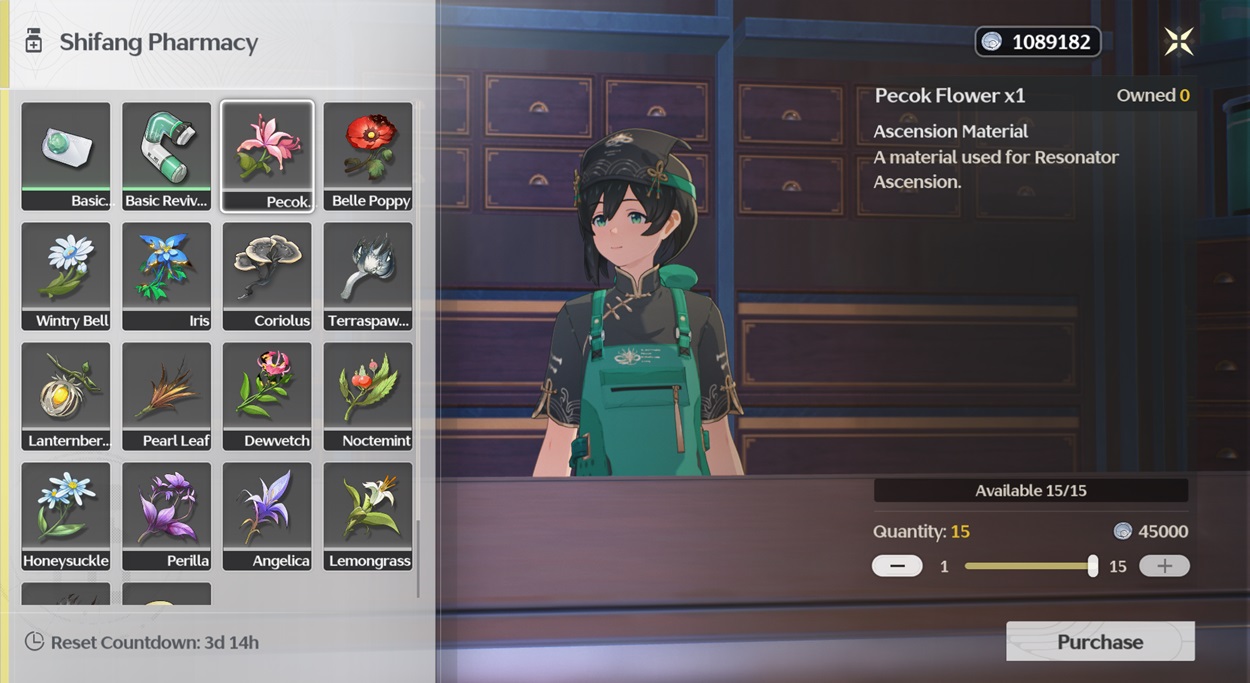The width and height of the screenshot is (1250, 683).
Task: Select the Angelica item
Action: [x=267, y=515]
